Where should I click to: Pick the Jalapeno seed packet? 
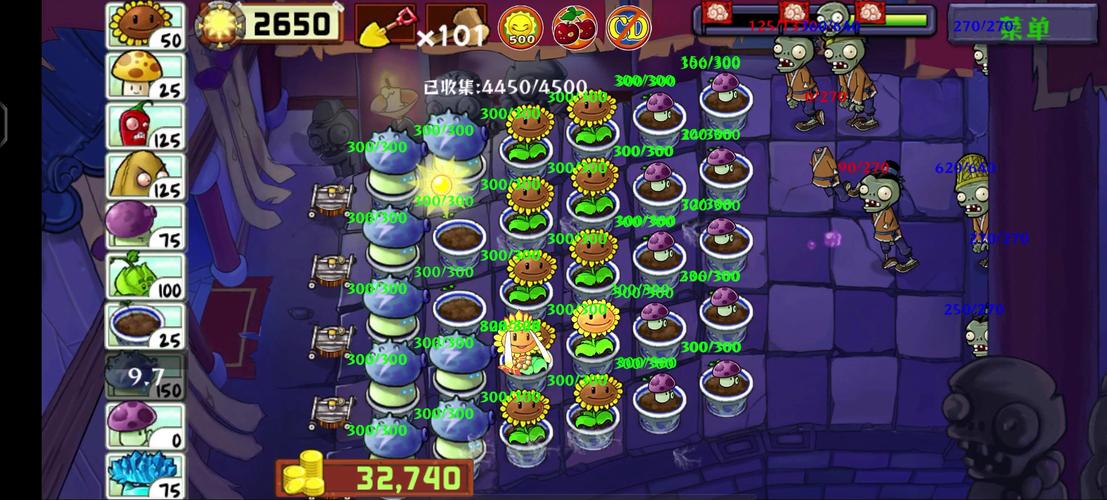pos(145,126)
